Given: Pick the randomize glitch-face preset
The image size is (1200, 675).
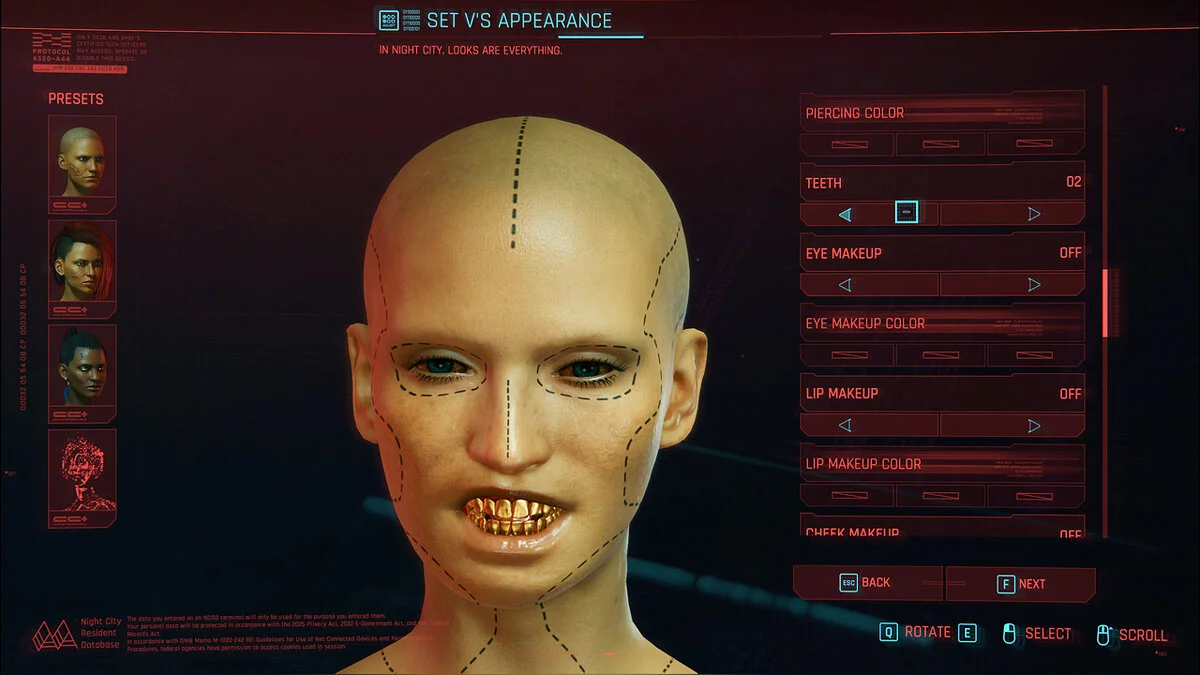Looking at the screenshot, I should coord(82,470).
